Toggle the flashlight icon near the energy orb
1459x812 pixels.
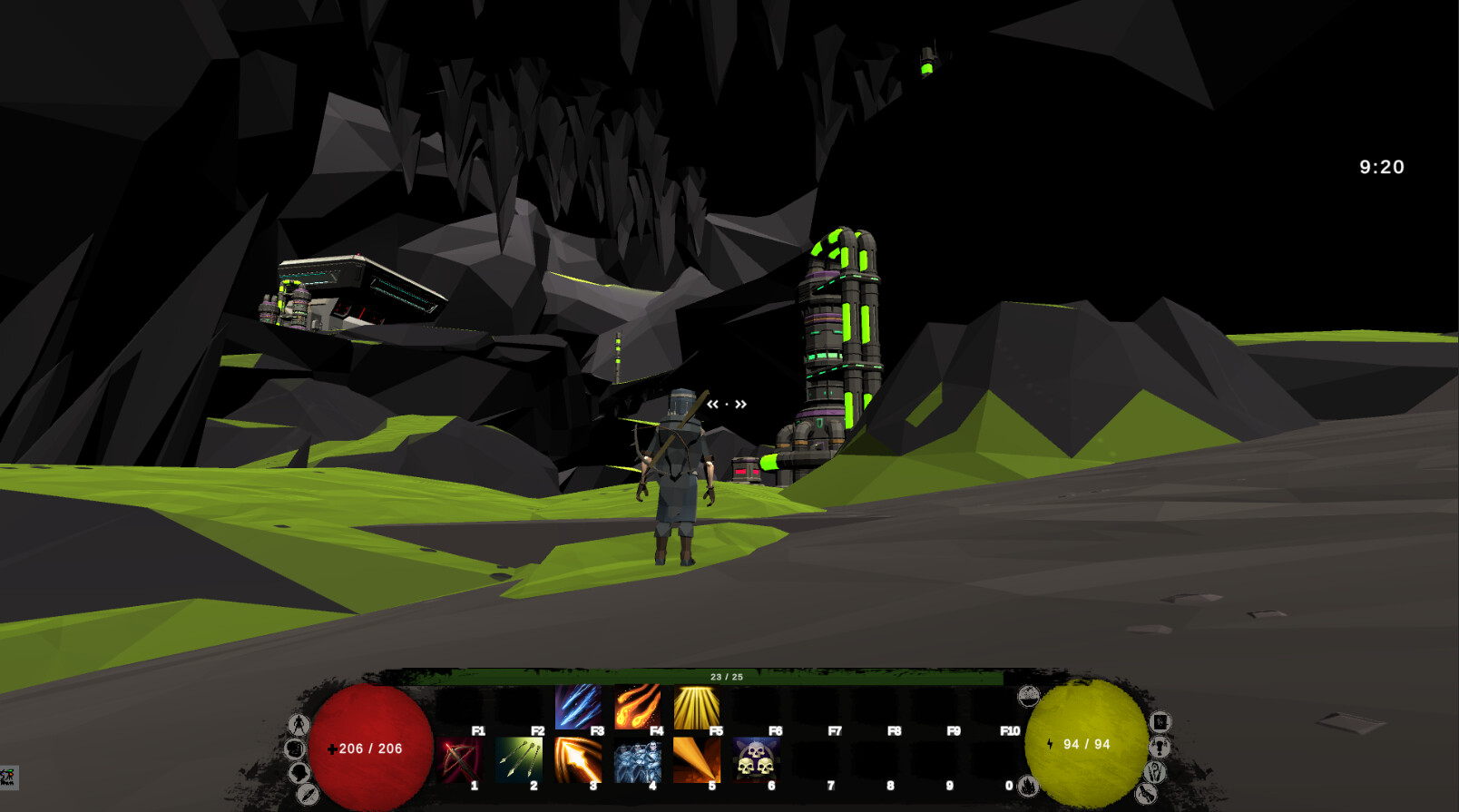pyautogui.click(x=1147, y=793)
